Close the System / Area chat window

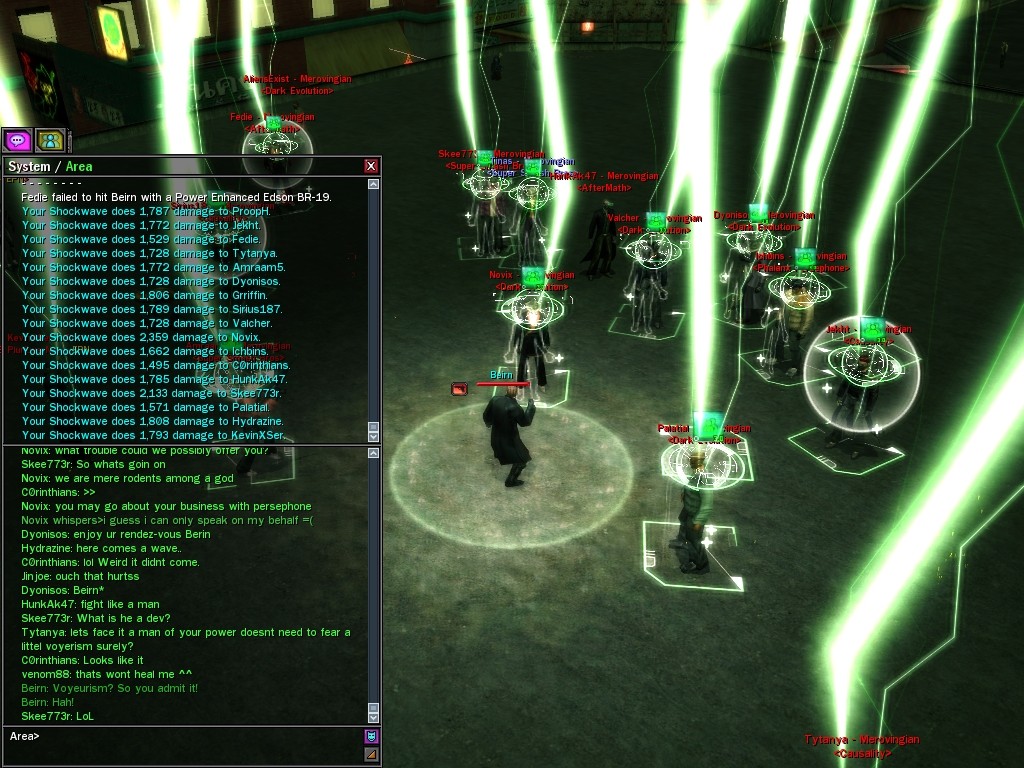pyautogui.click(x=371, y=166)
